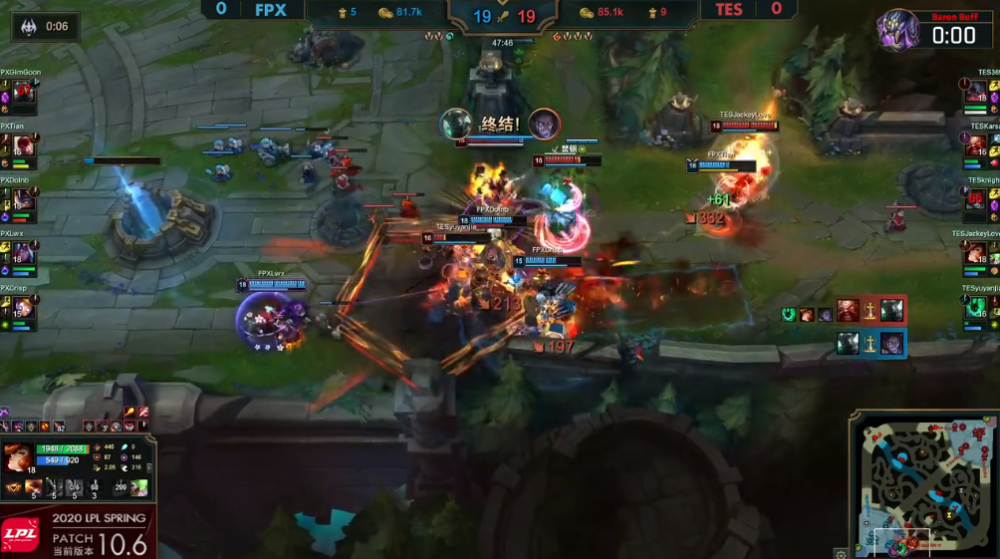Click the Baron Buff icon
Viewport: 1000px width, 559px height.
point(898,30)
